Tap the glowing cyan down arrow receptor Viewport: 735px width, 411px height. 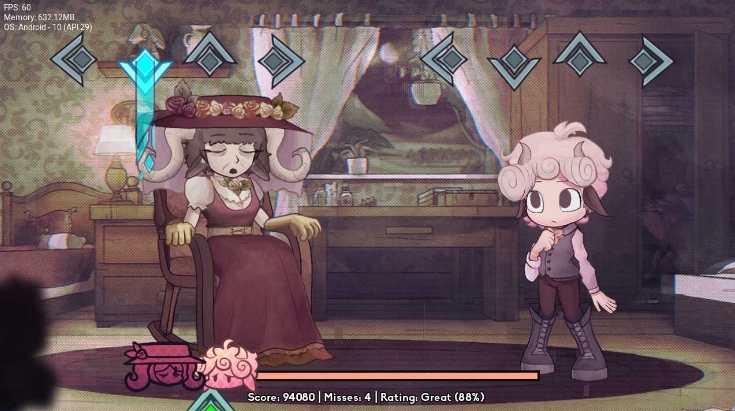pos(143,68)
